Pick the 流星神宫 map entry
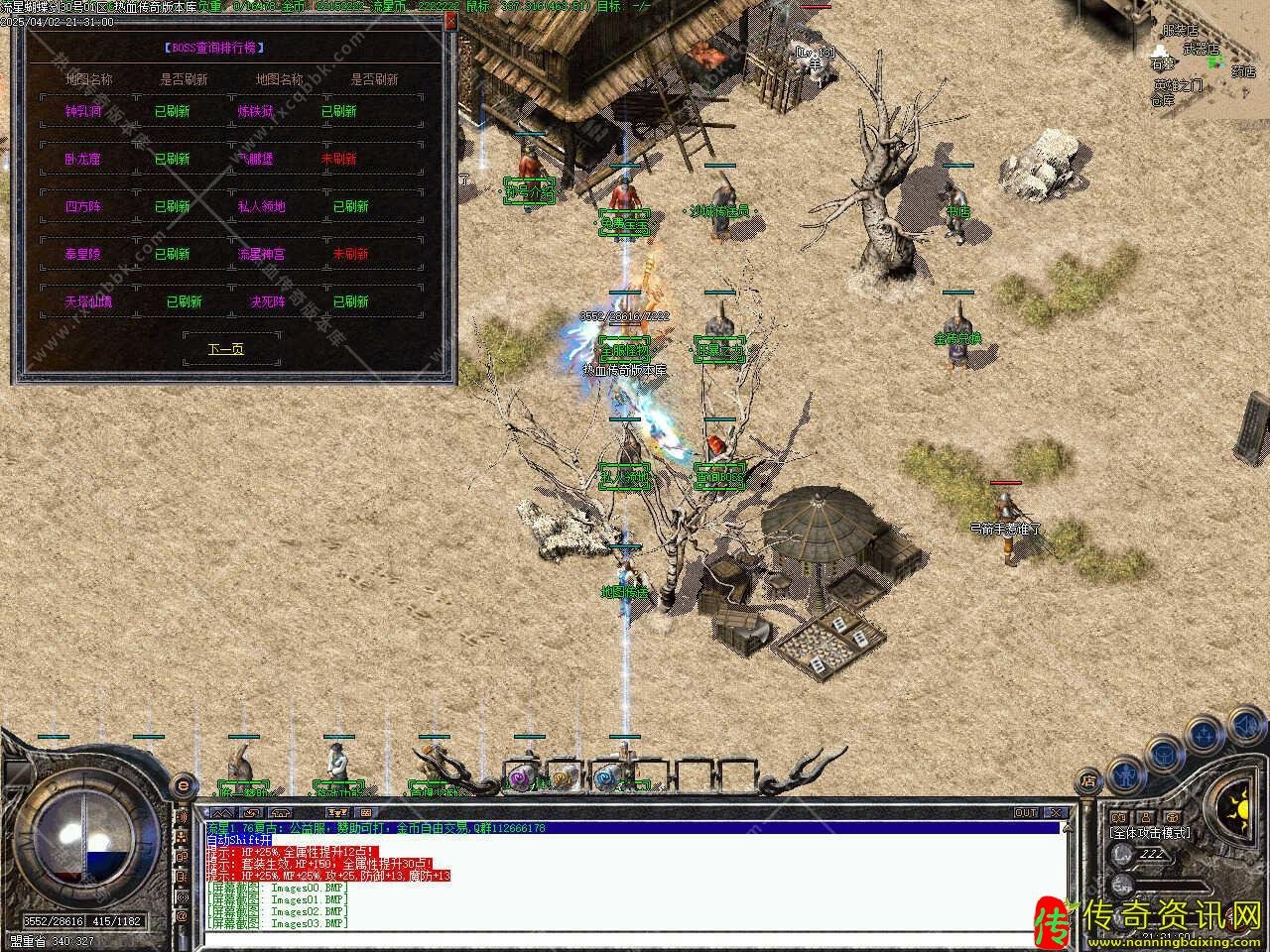The width and height of the screenshot is (1270, 952). click(x=261, y=254)
